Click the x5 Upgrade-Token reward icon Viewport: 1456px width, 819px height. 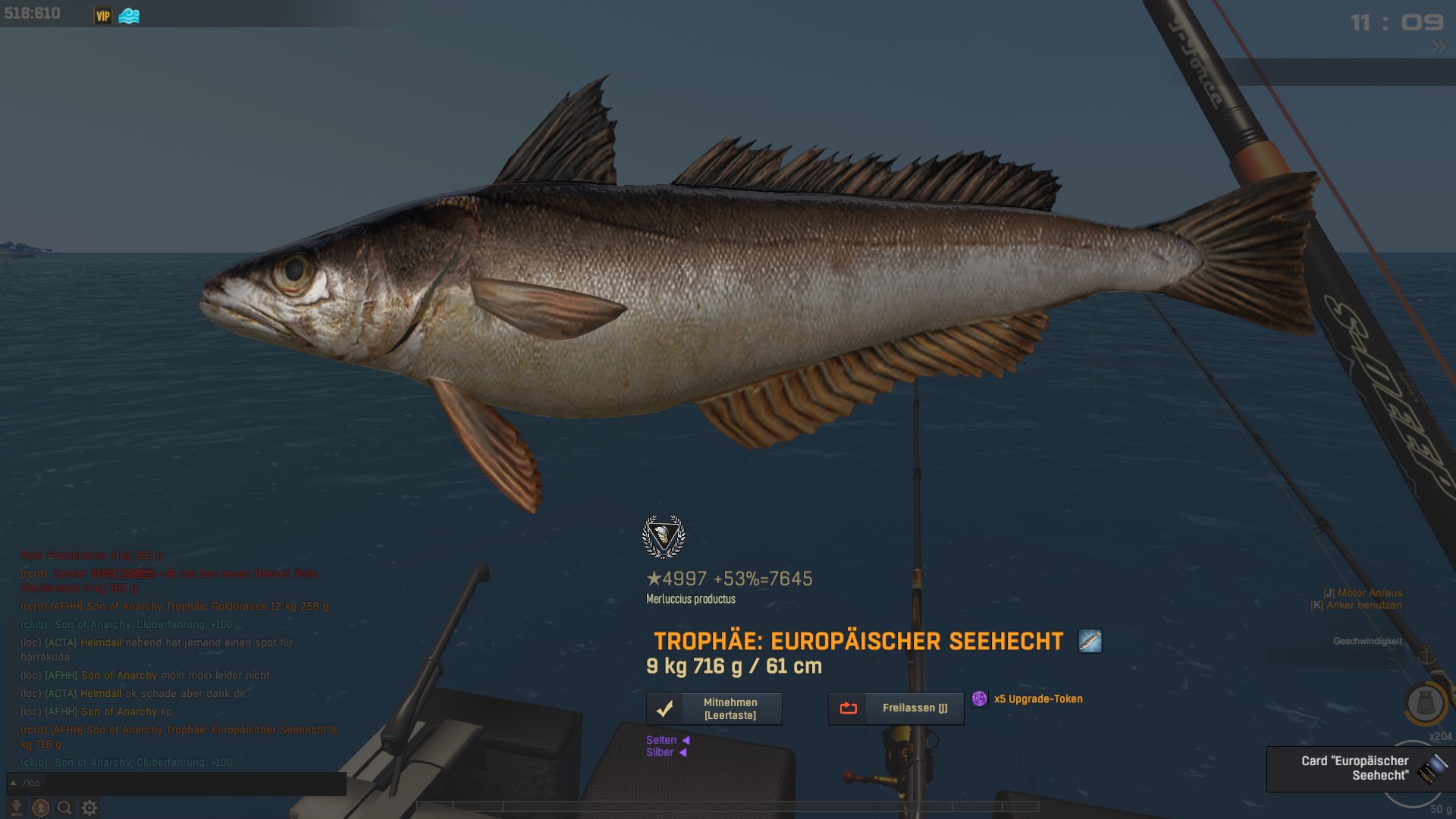[980, 699]
